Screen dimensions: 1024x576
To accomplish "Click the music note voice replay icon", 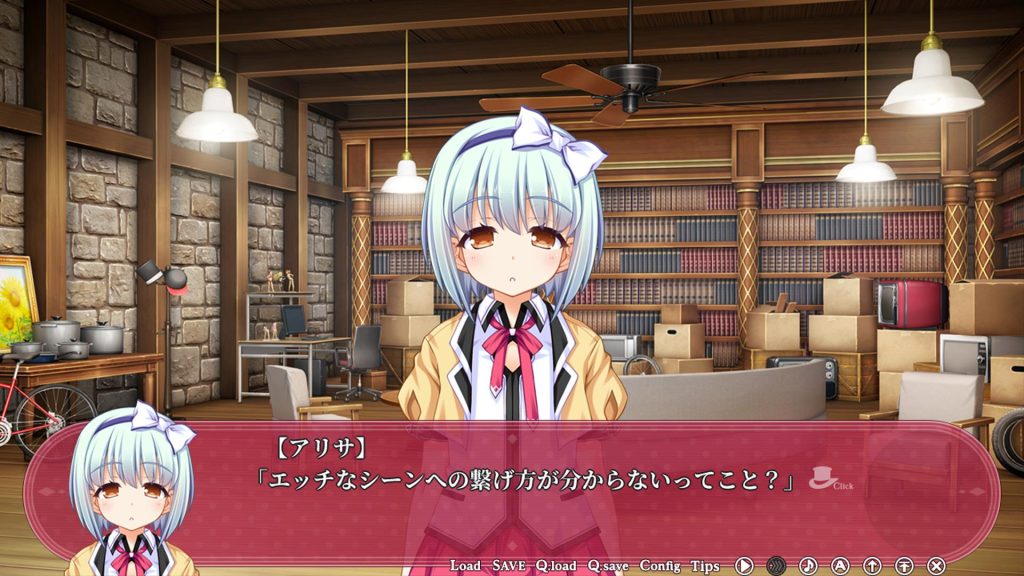I will pos(808,566).
